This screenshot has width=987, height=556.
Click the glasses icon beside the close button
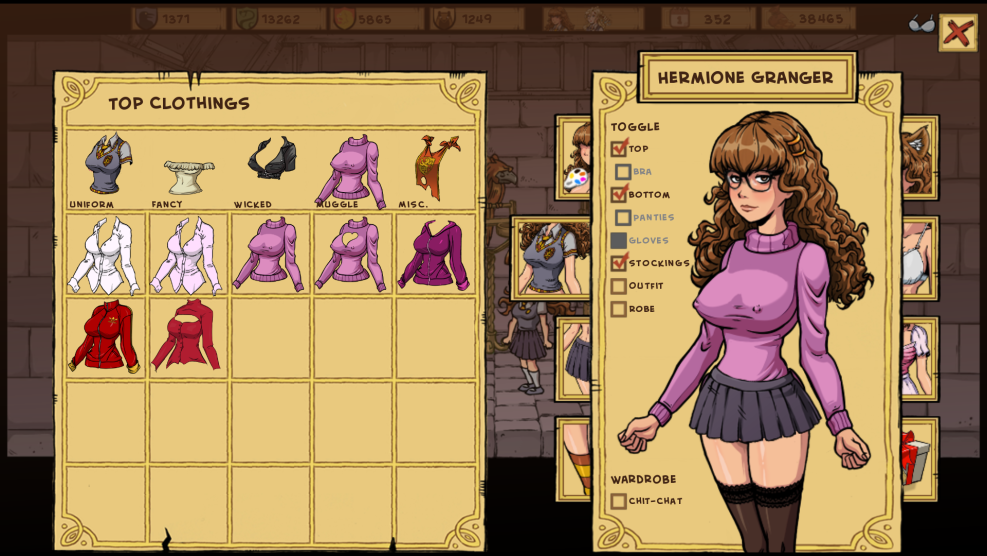(922, 24)
